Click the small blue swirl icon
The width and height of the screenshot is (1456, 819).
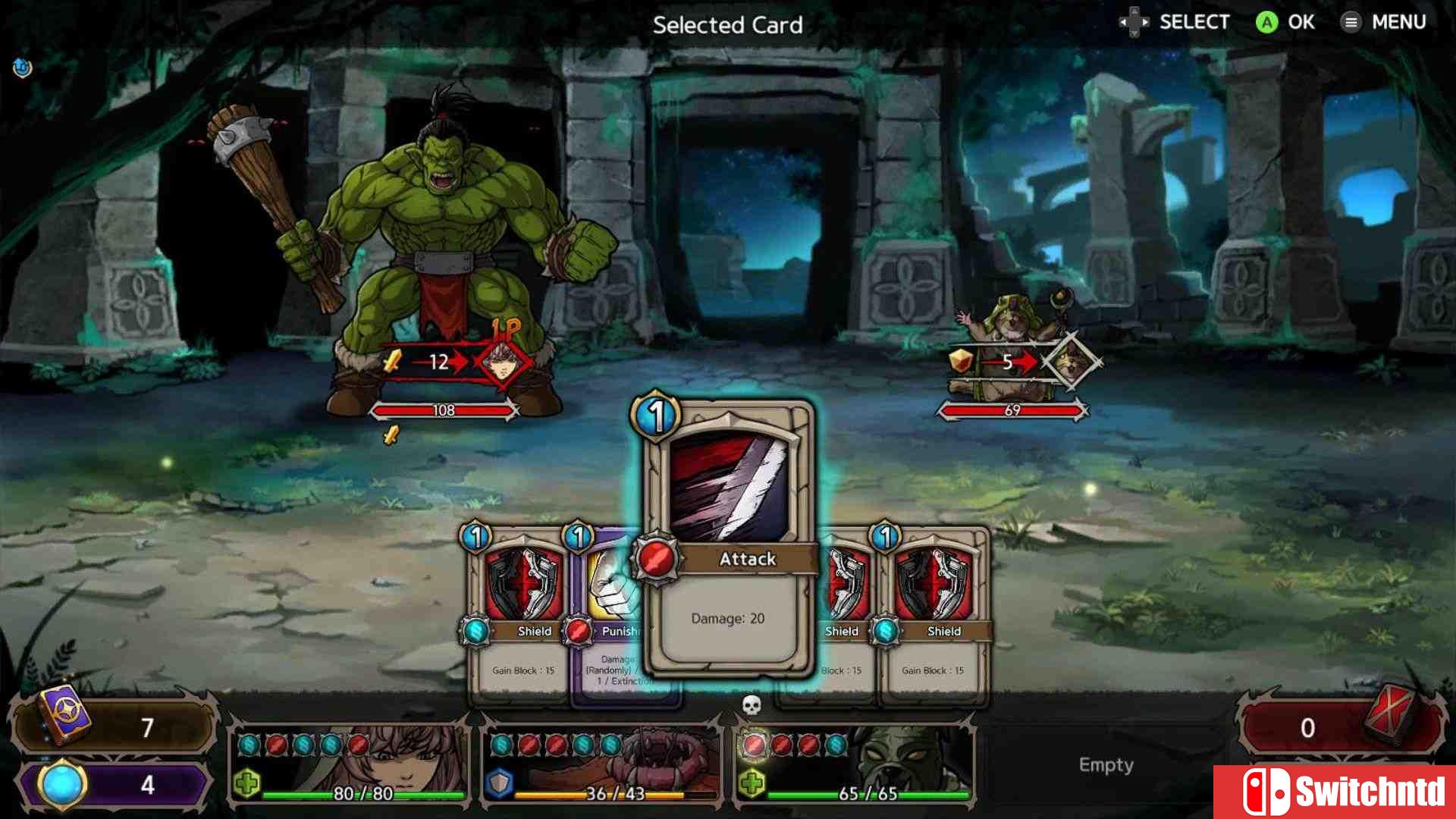click(x=23, y=68)
